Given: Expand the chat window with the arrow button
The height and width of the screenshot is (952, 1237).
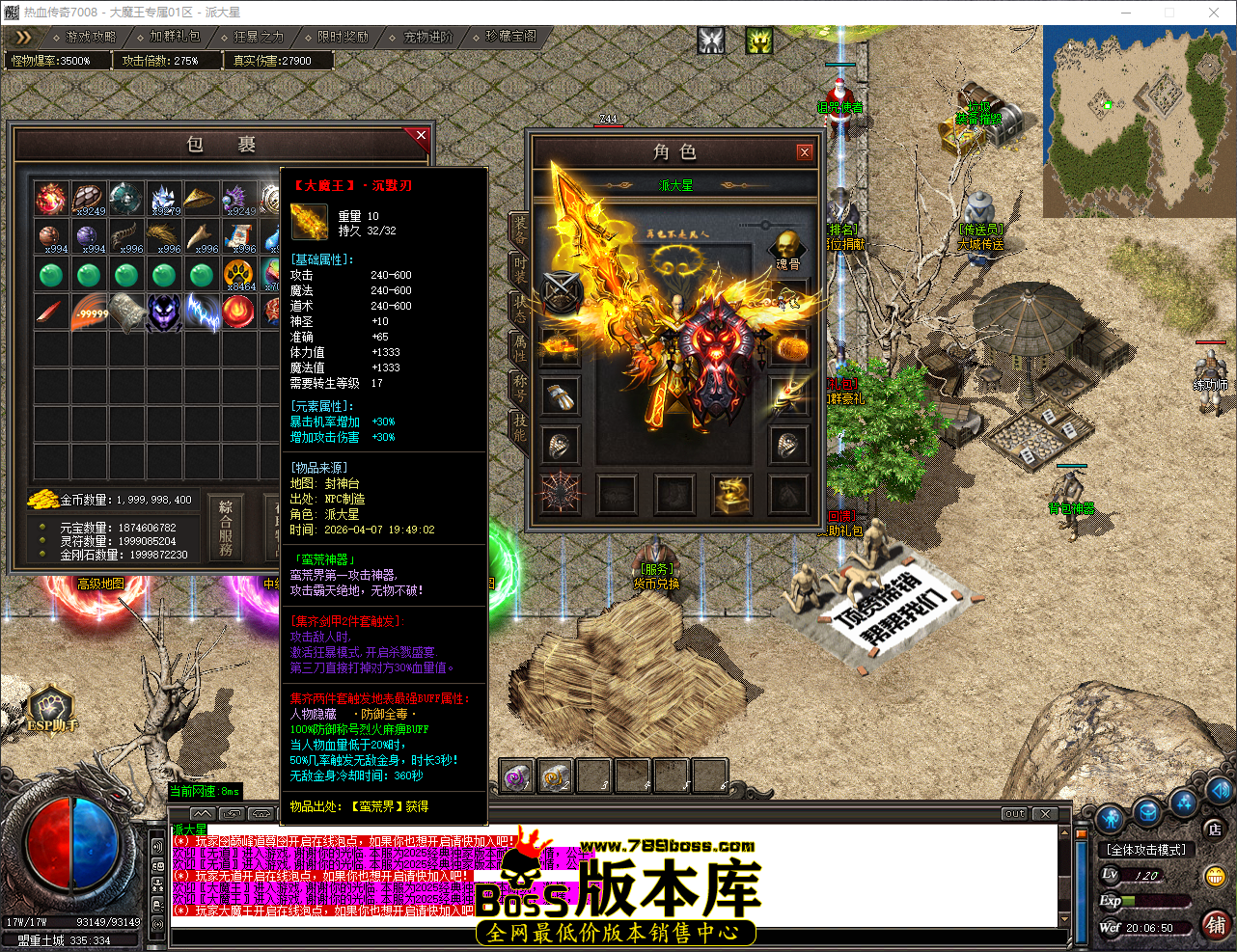Looking at the screenshot, I should (203, 814).
